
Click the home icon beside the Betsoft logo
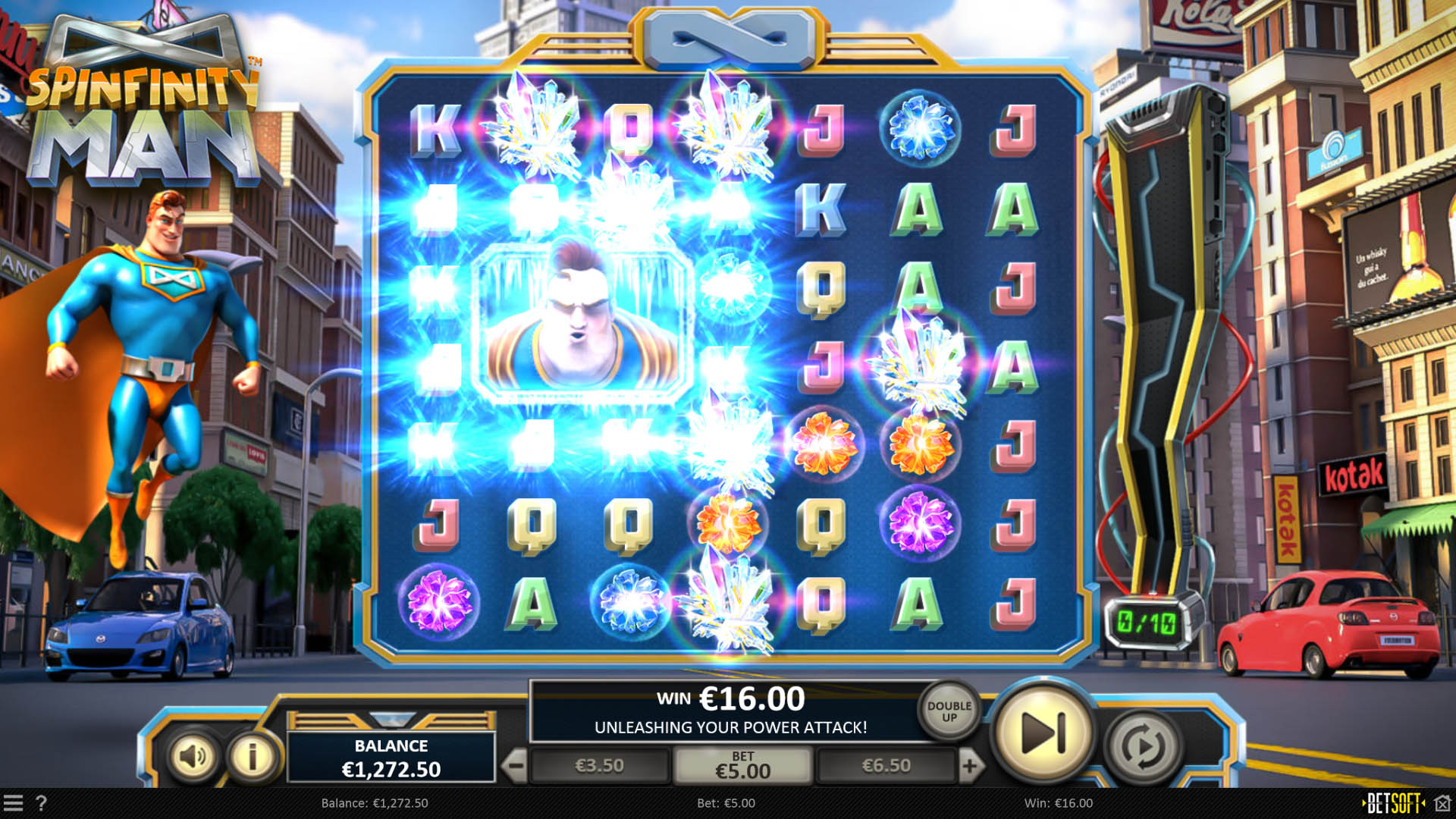(1442, 803)
